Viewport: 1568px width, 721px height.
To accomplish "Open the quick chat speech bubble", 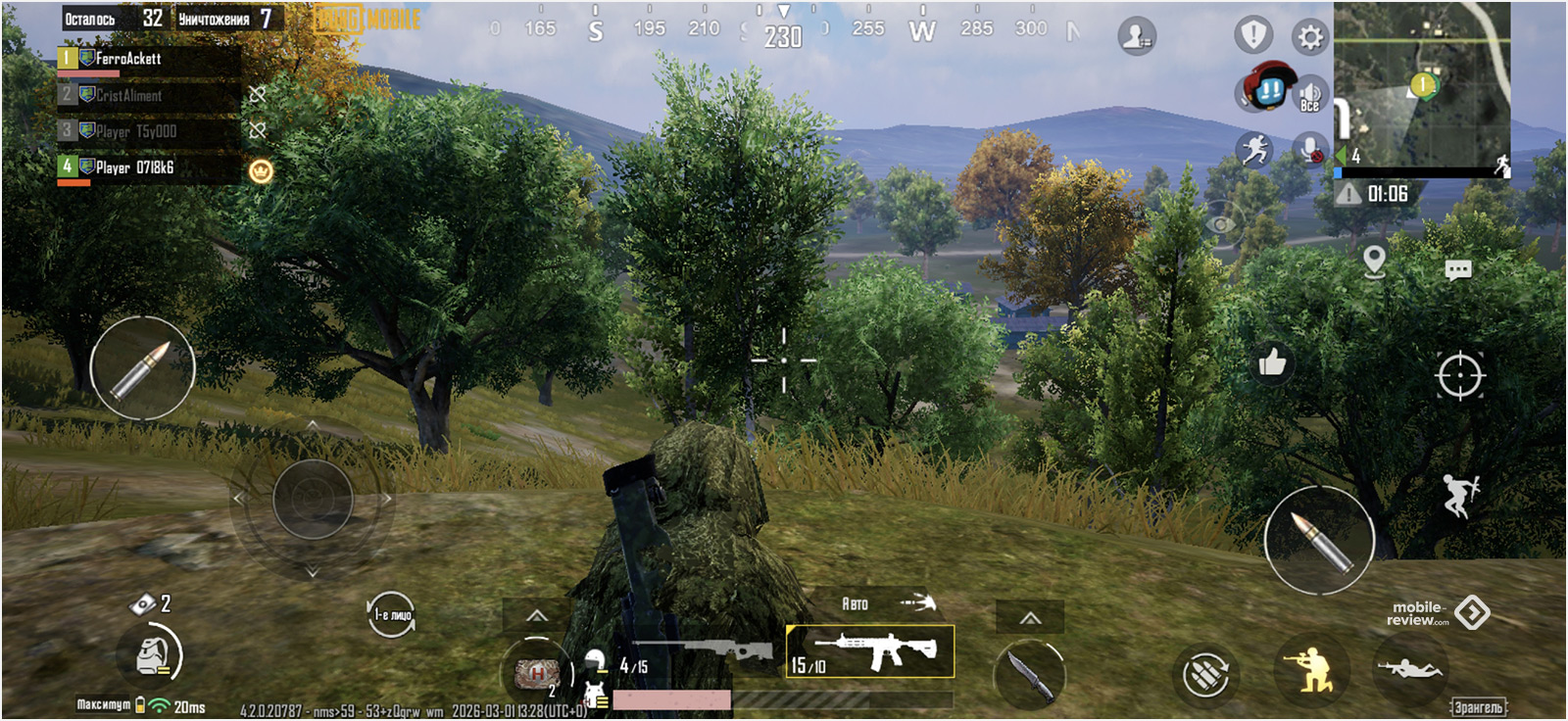I will pos(1457,270).
